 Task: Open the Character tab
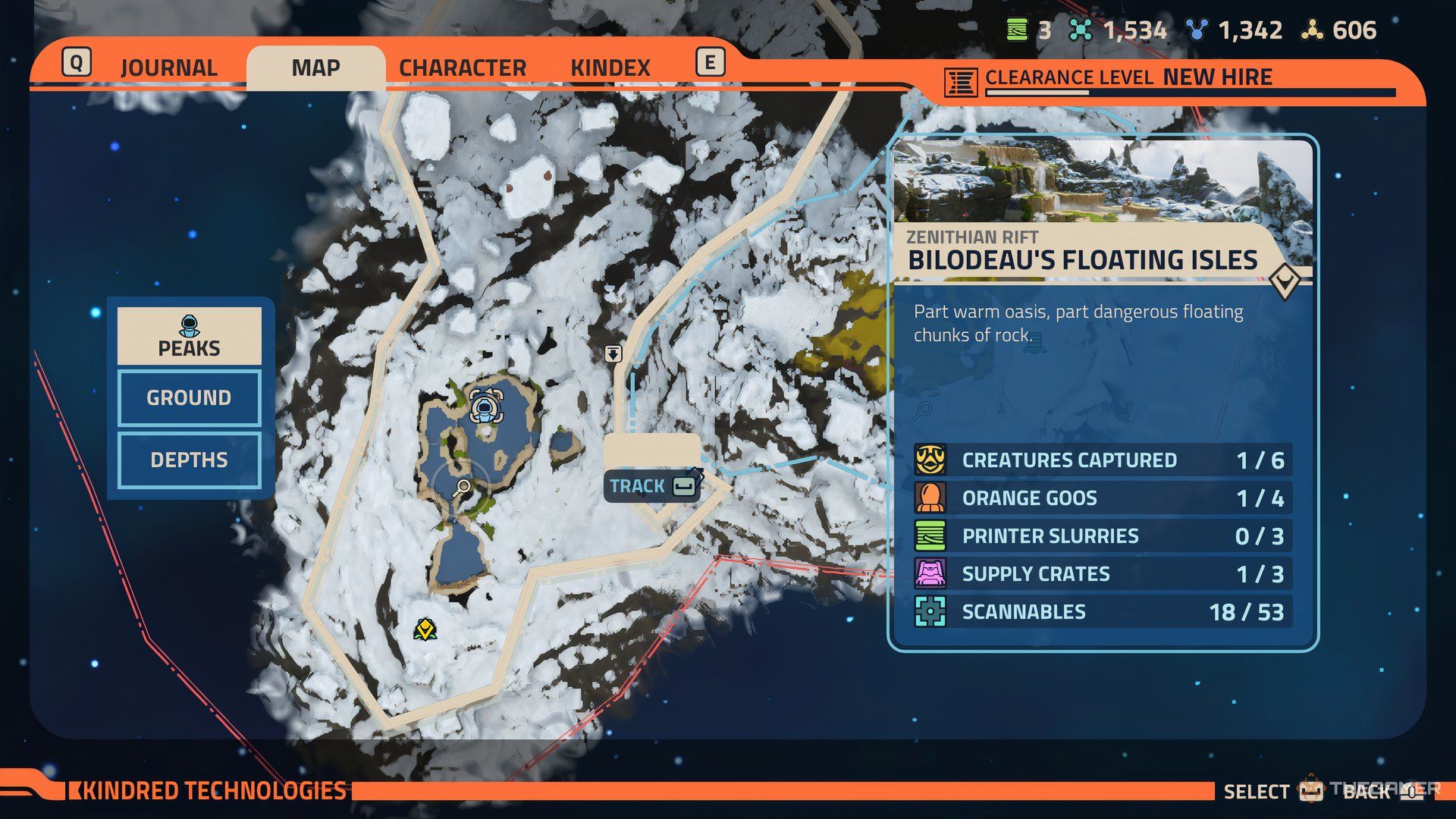click(x=462, y=67)
